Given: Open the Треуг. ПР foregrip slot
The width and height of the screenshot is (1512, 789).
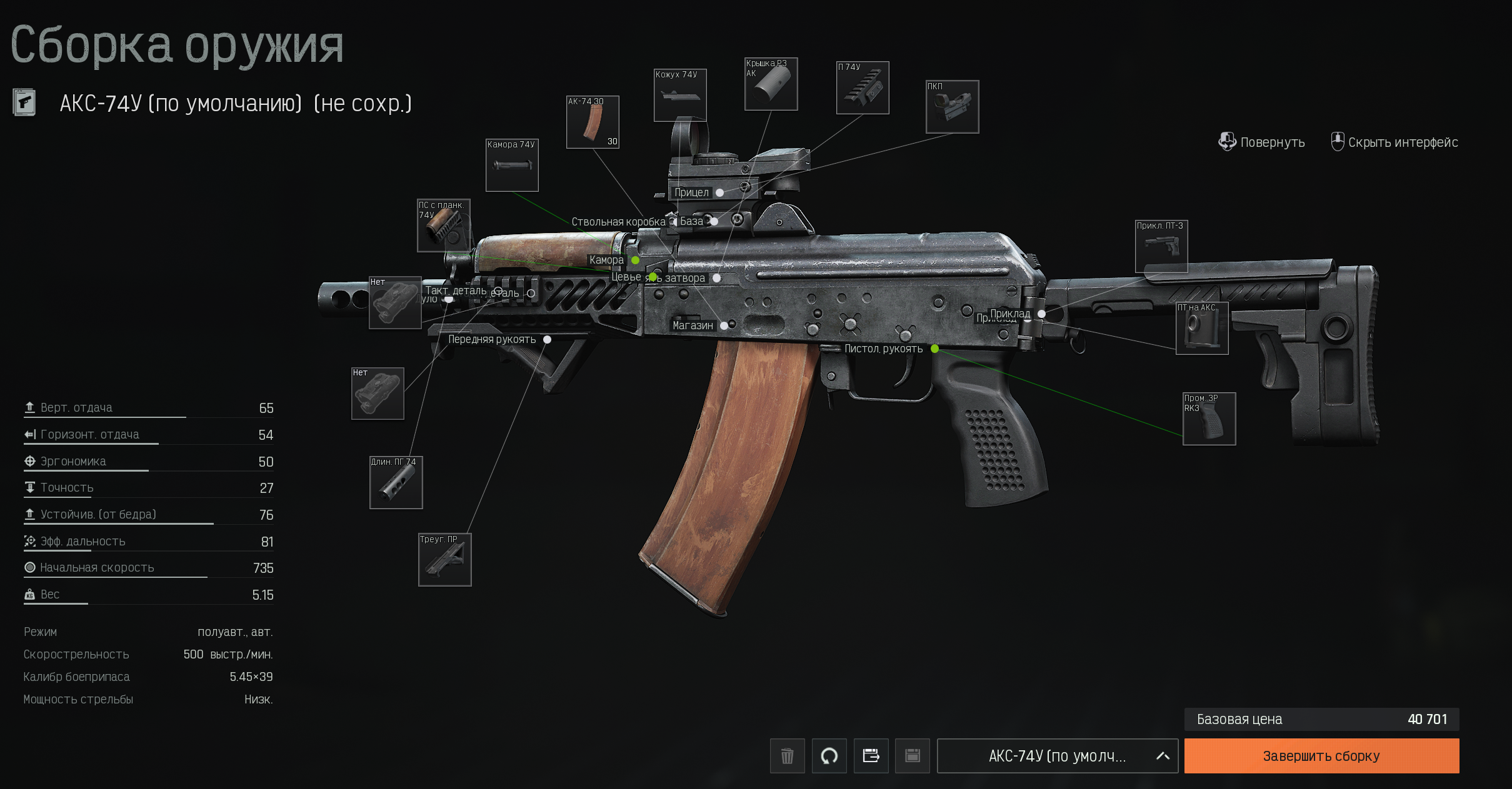Looking at the screenshot, I should point(444,560).
